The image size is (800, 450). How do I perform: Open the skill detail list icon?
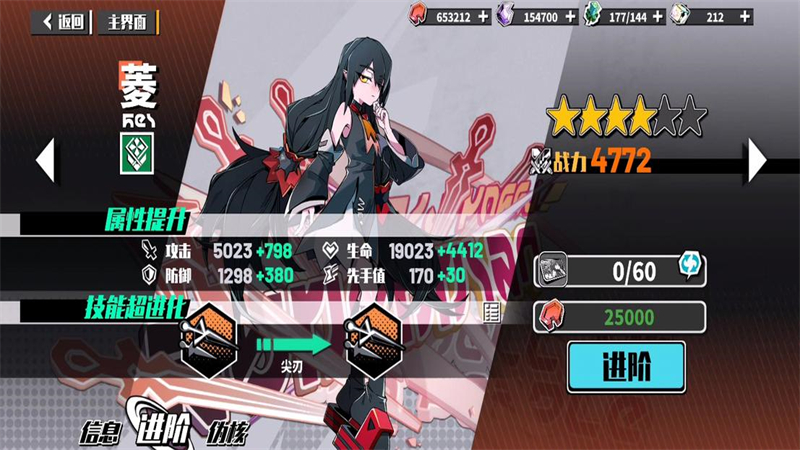pyautogui.click(x=491, y=313)
